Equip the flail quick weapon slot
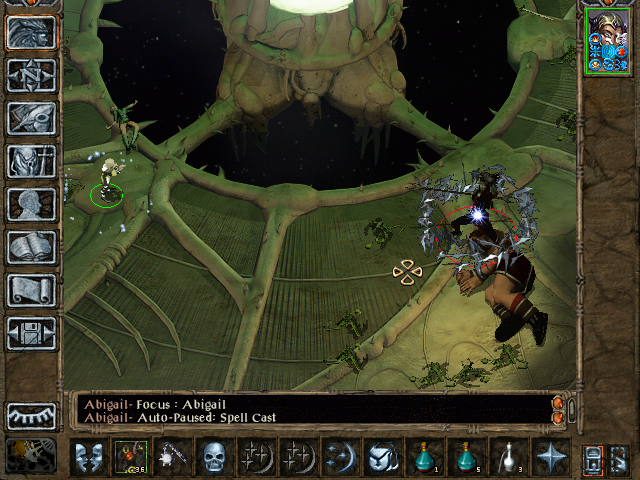640x480 pixels. click(172, 457)
